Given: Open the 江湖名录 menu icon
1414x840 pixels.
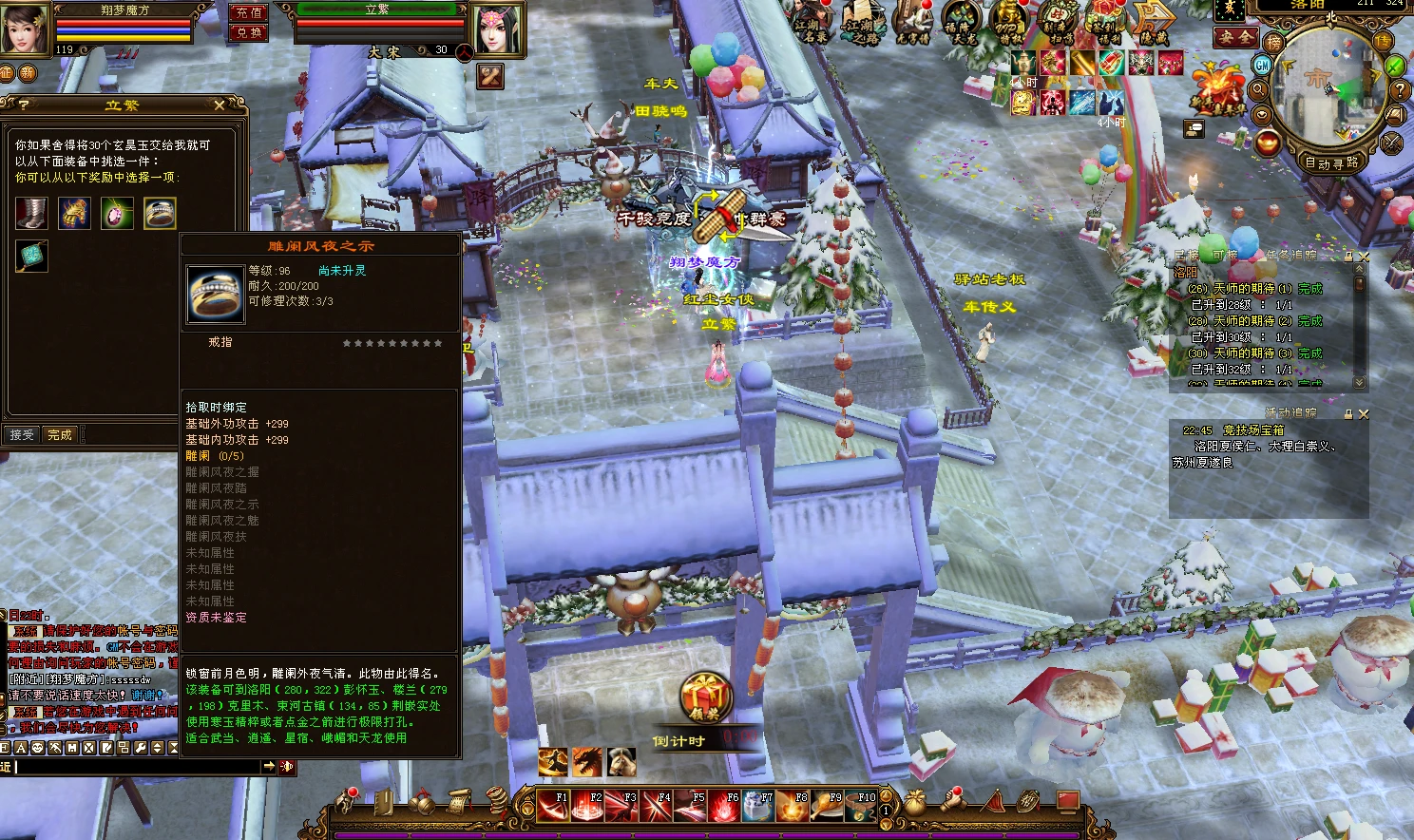Looking at the screenshot, I should 812,22.
